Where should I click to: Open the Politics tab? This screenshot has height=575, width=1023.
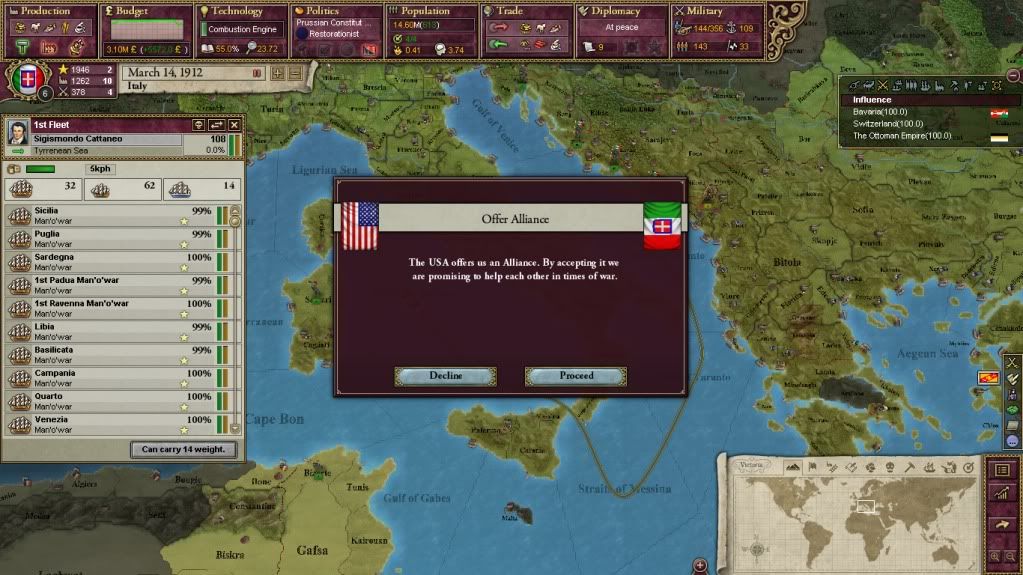337,12
